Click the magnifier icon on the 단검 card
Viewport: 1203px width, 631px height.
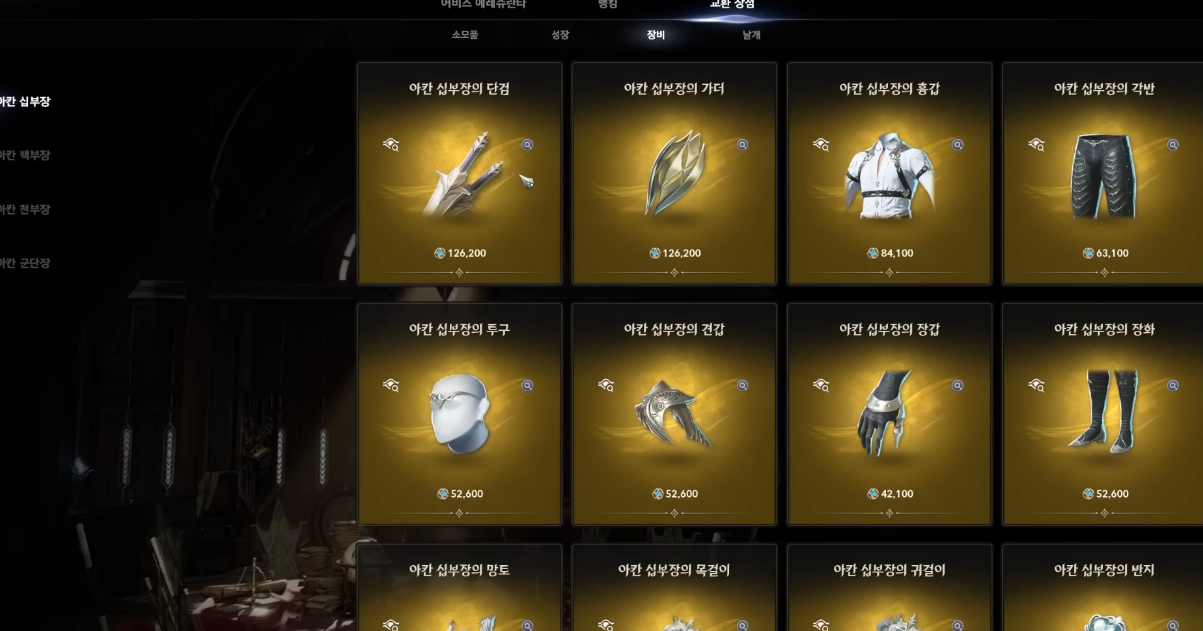[527, 145]
